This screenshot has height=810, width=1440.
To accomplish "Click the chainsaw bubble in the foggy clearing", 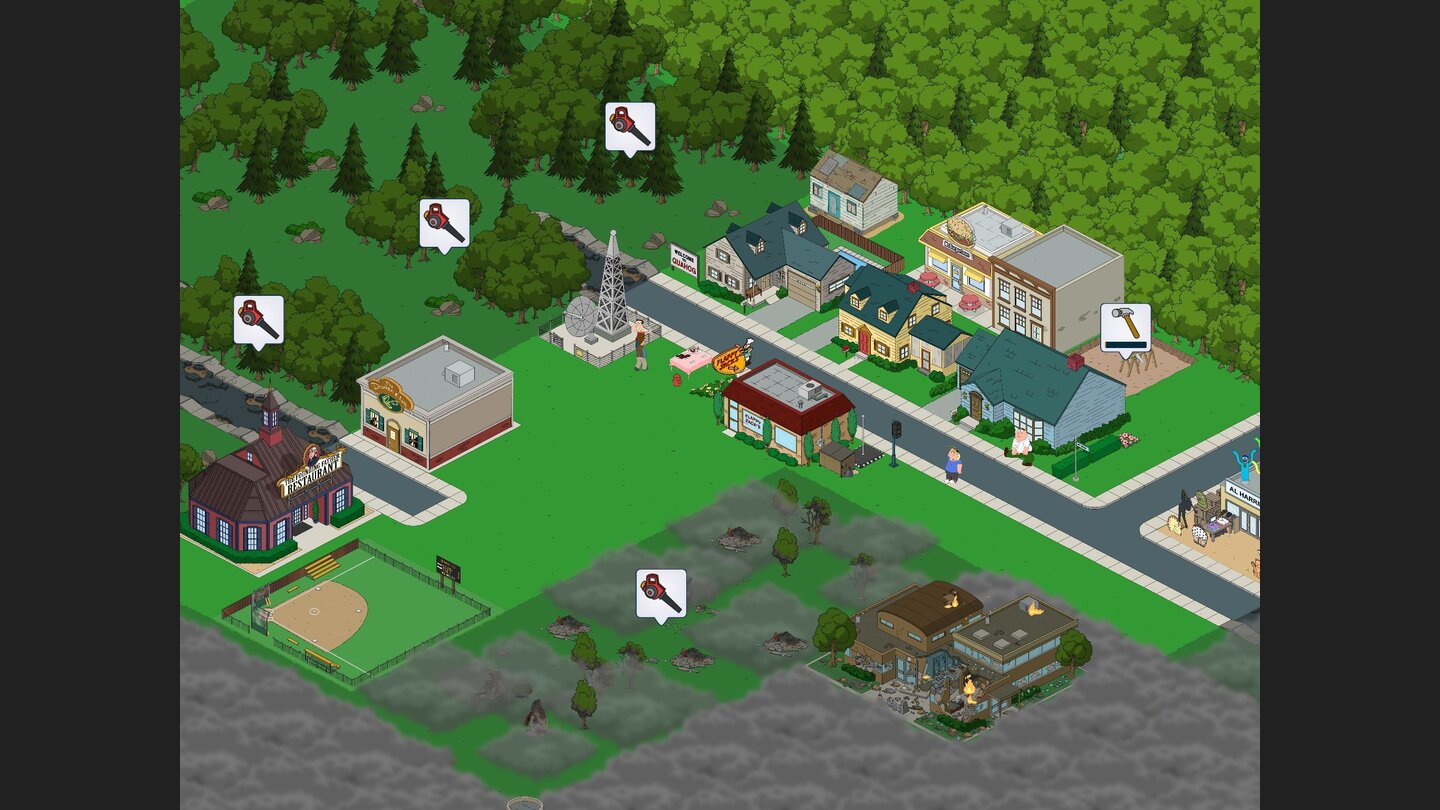I will [x=662, y=592].
